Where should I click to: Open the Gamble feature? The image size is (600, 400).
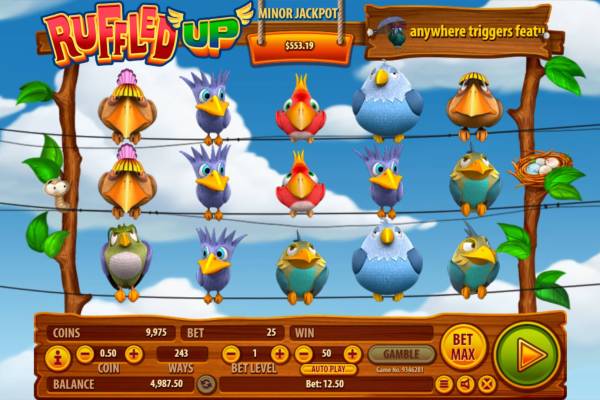(x=401, y=354)
